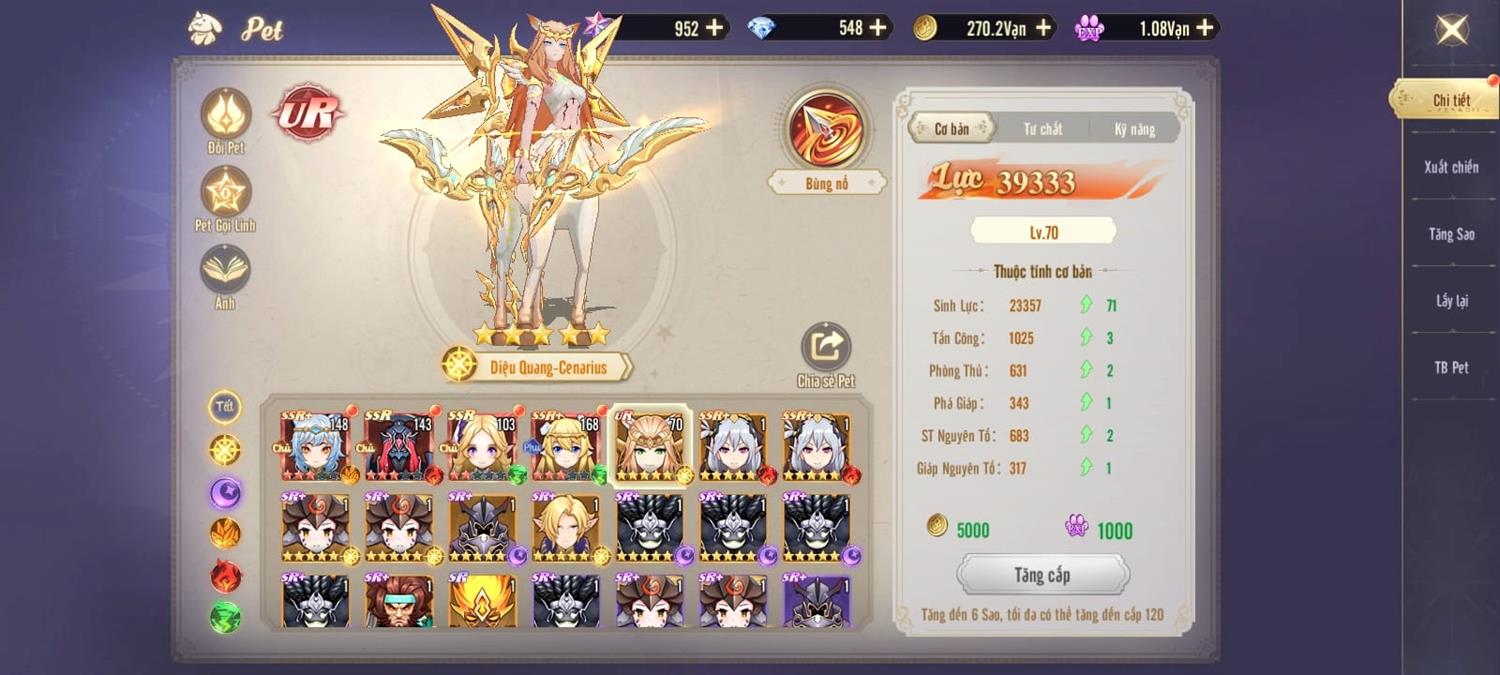The width and height of the screenshot is (1500, 675).
Task: Open the Xuất chiến side tab
Action: coord(1451,167)
